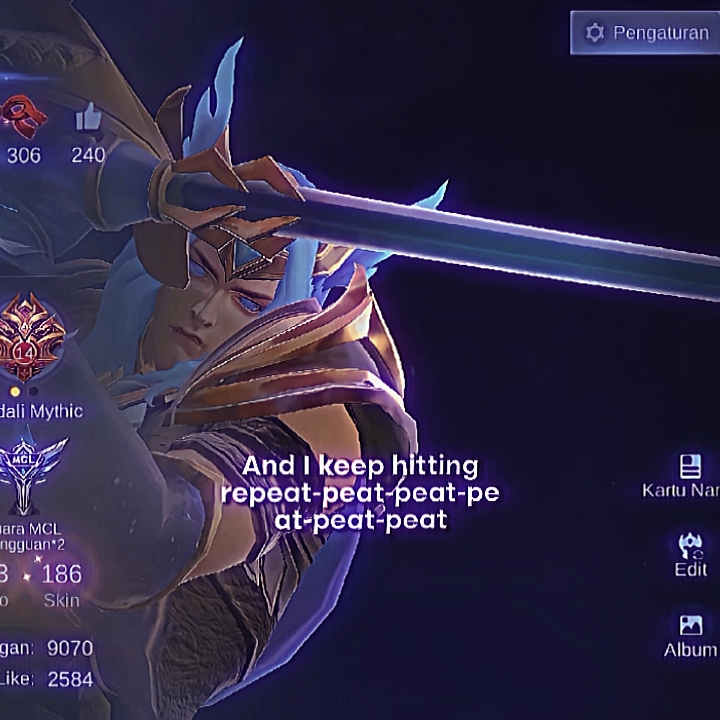Open the Pengaturan settings button
The height and width of the screenshot is (720, 720).
[x=645, y=33]
